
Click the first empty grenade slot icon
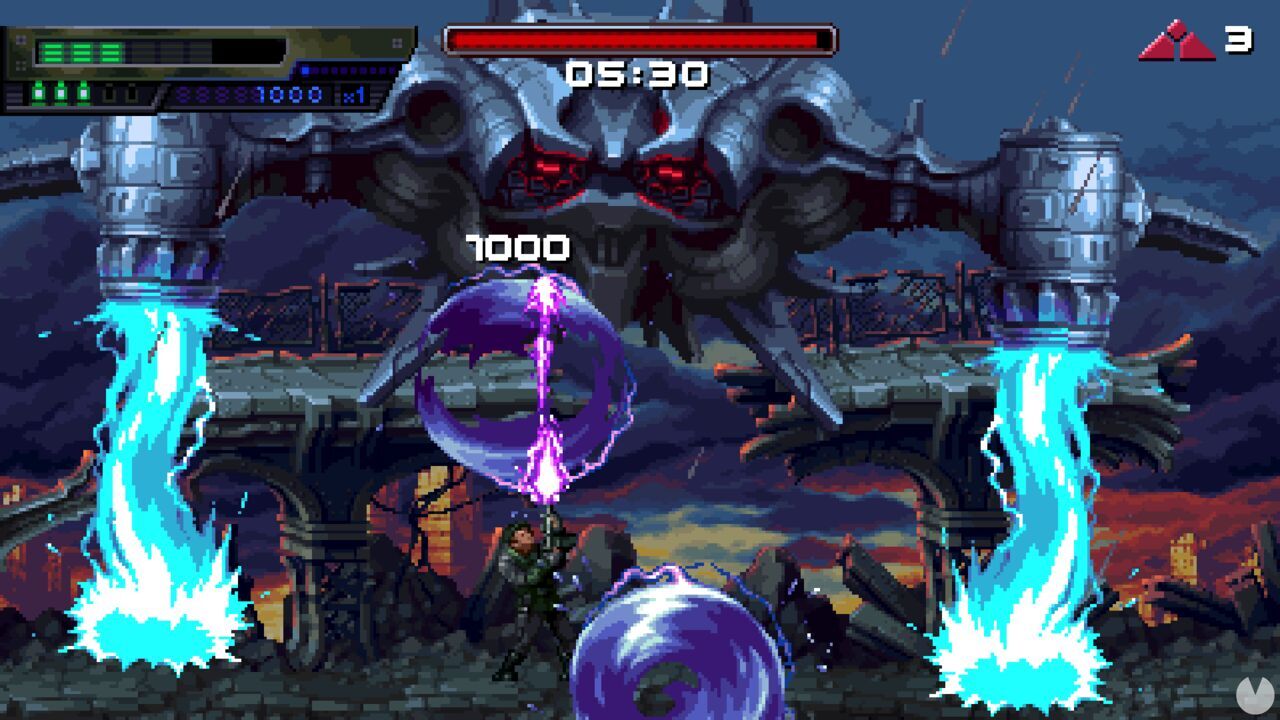108,94
